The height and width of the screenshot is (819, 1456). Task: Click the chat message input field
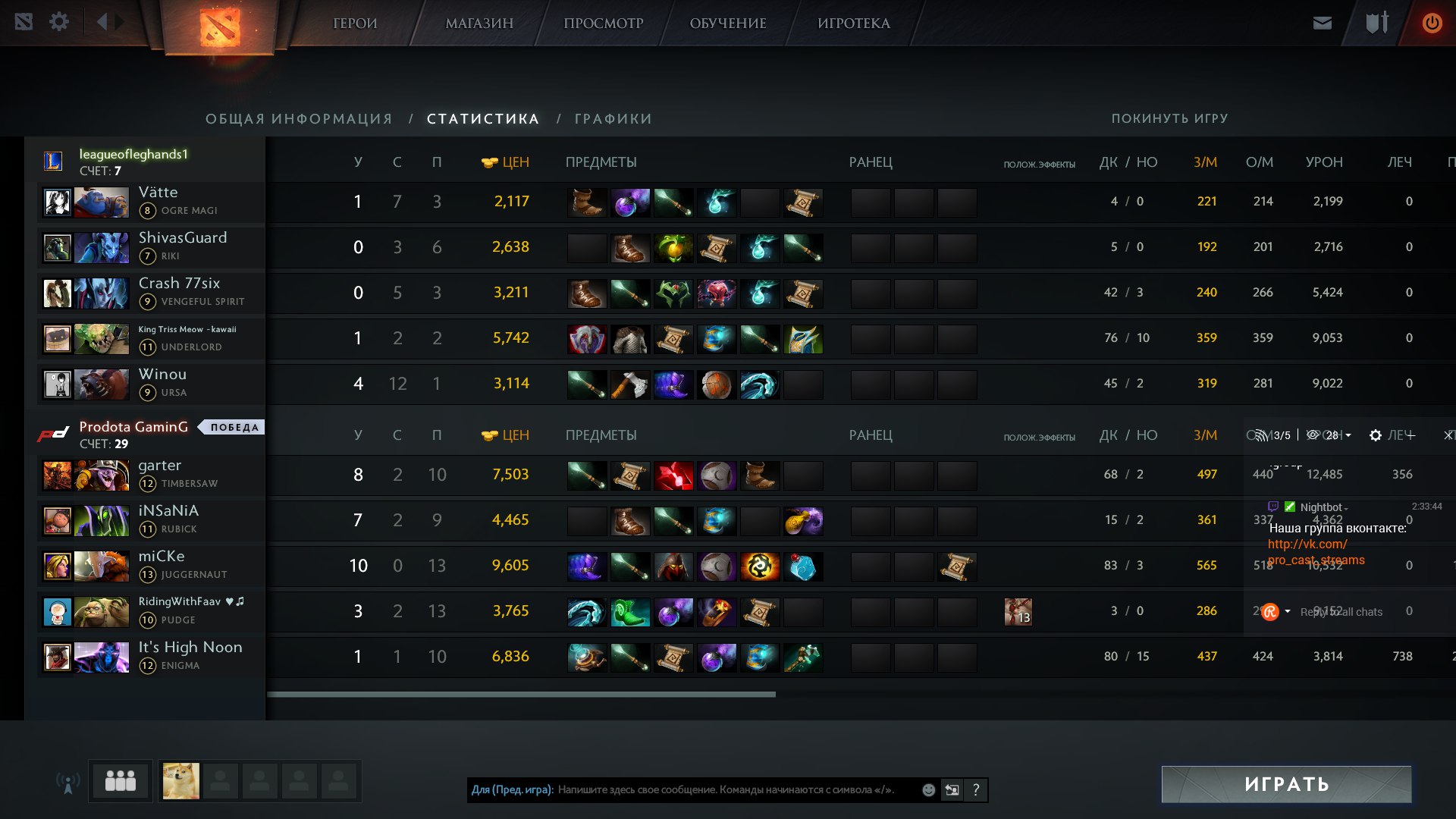pos(728,790)
